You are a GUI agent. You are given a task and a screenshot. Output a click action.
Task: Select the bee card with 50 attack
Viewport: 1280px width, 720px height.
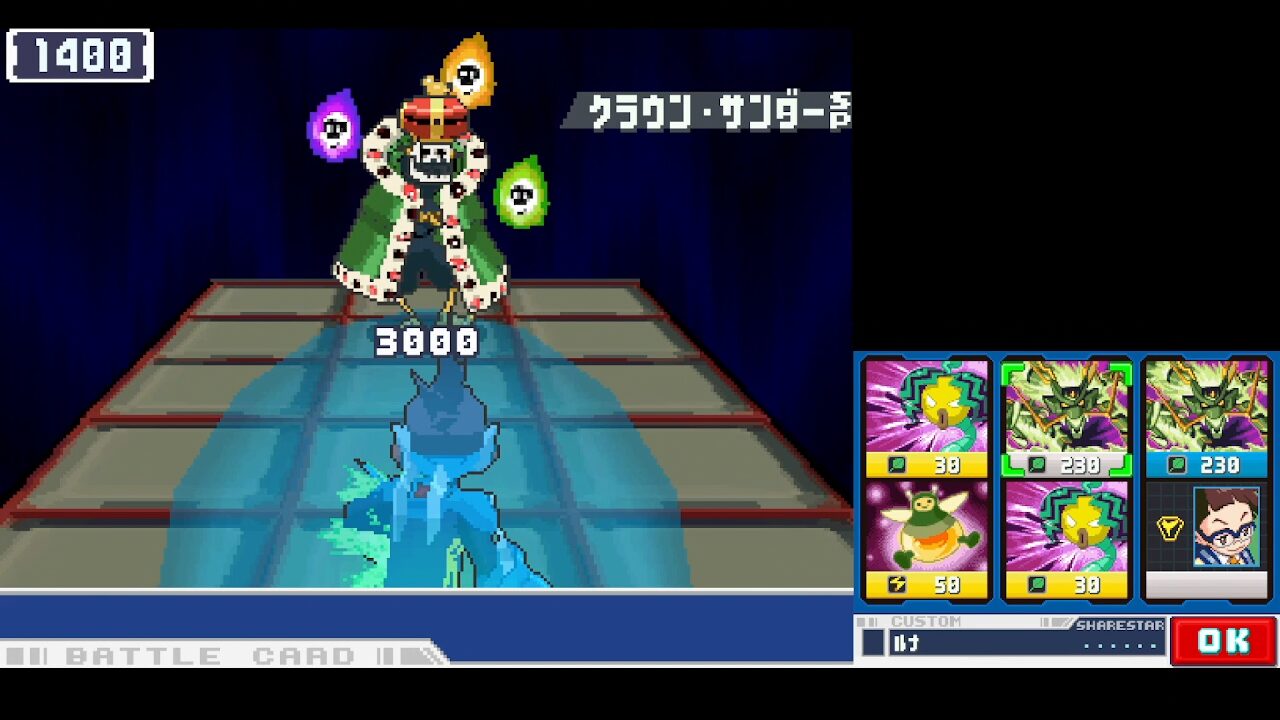tap(926, 539)
